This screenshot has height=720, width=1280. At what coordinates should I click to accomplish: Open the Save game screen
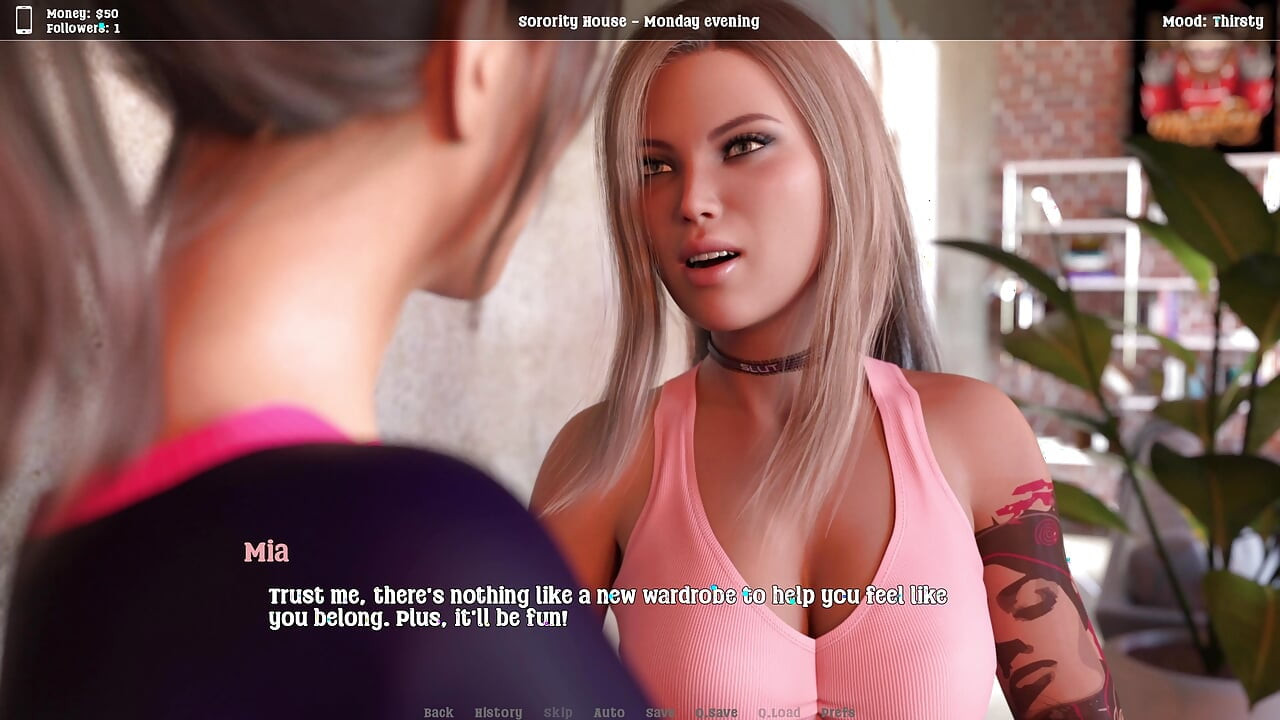[x=660, y=712]
